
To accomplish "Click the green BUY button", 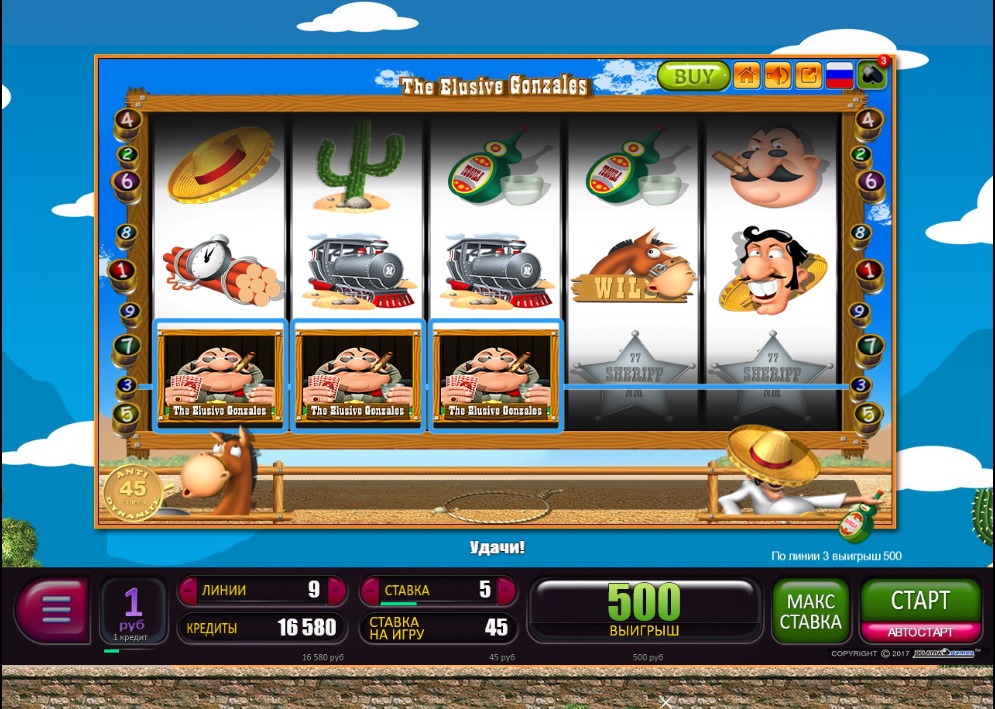I will click(693, 76).
